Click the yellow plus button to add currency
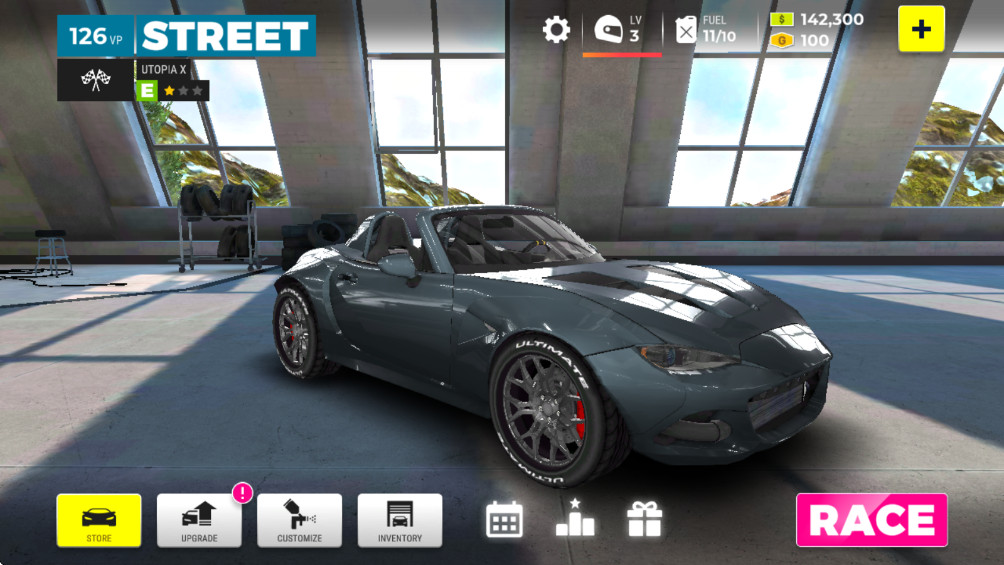The width and height of the screenshot is (1004, 565). coord(921,29)
